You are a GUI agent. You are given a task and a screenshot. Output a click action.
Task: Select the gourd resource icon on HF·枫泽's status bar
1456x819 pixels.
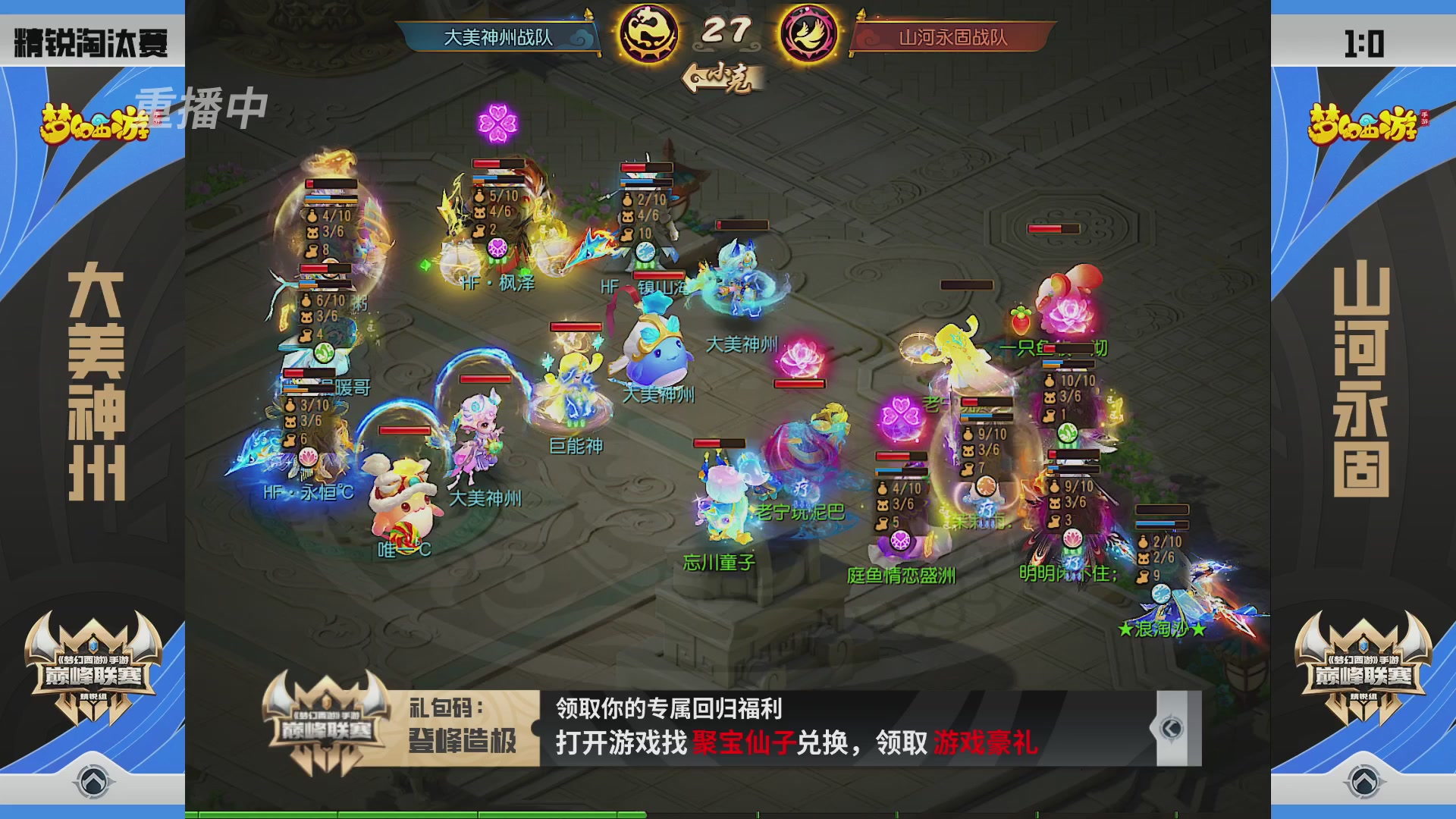click(x=479, y=196)
